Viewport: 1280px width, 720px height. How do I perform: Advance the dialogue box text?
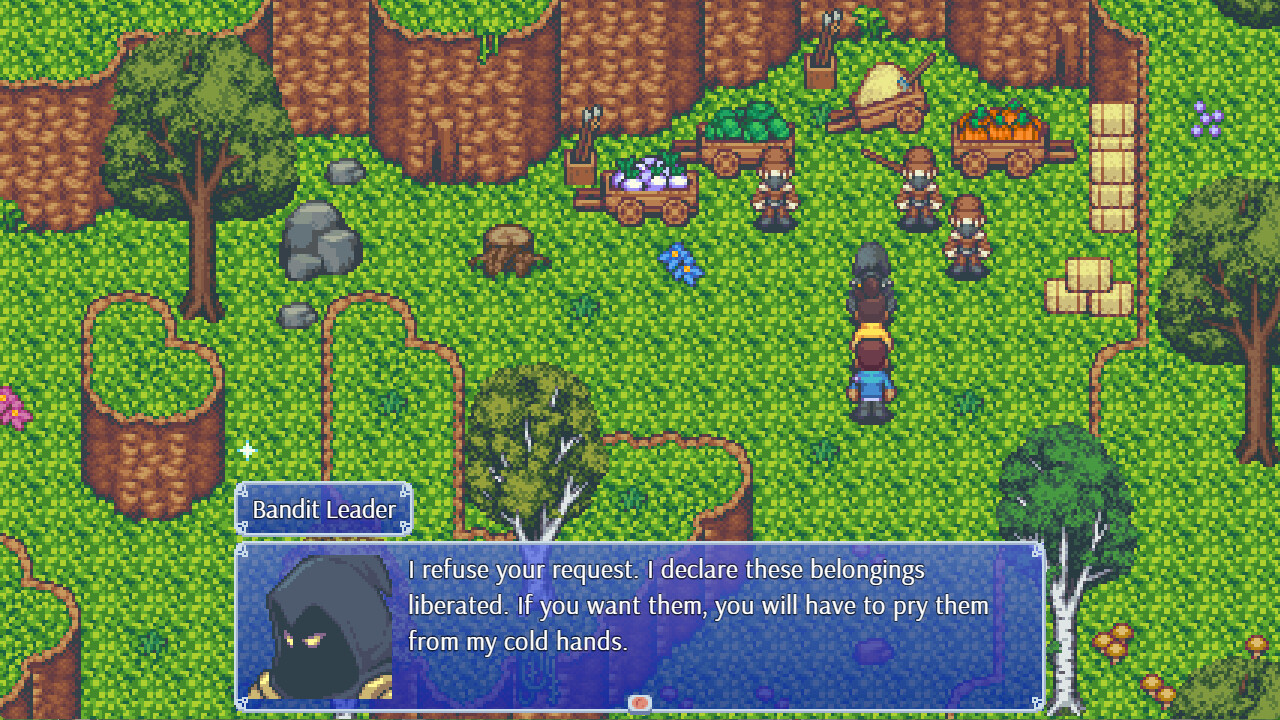point(700,620)
